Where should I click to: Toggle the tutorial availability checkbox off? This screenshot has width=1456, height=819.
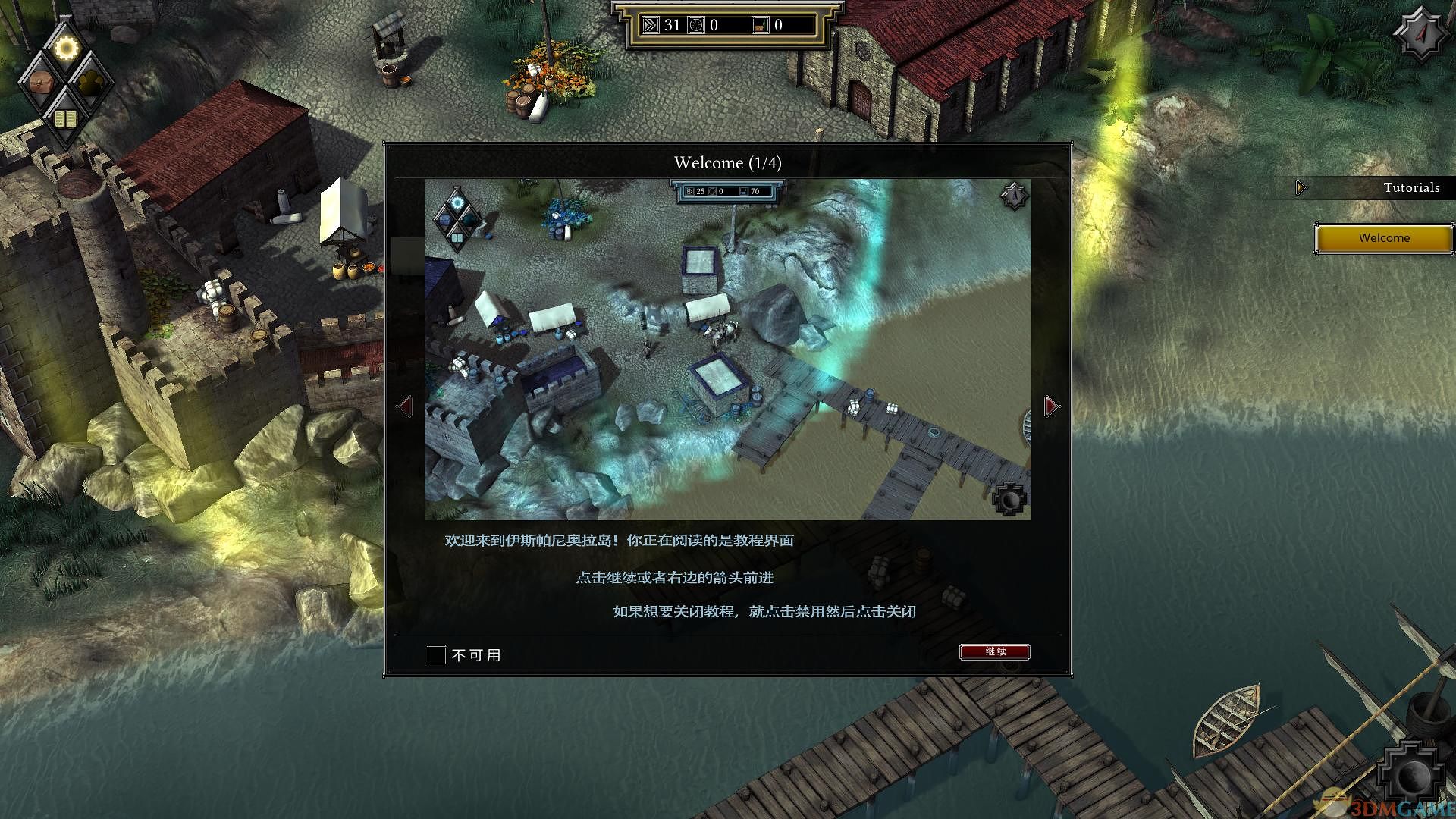click(436, 654)
